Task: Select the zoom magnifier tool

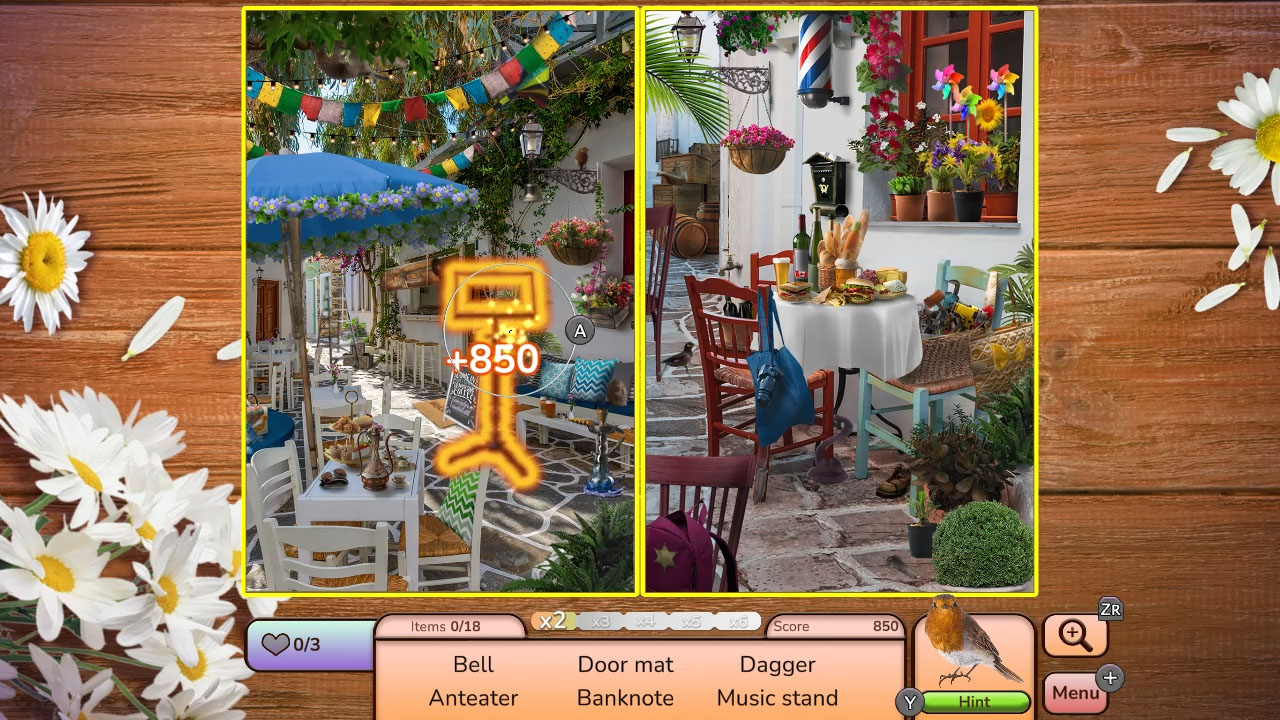Action: [x=1075, y=634]
